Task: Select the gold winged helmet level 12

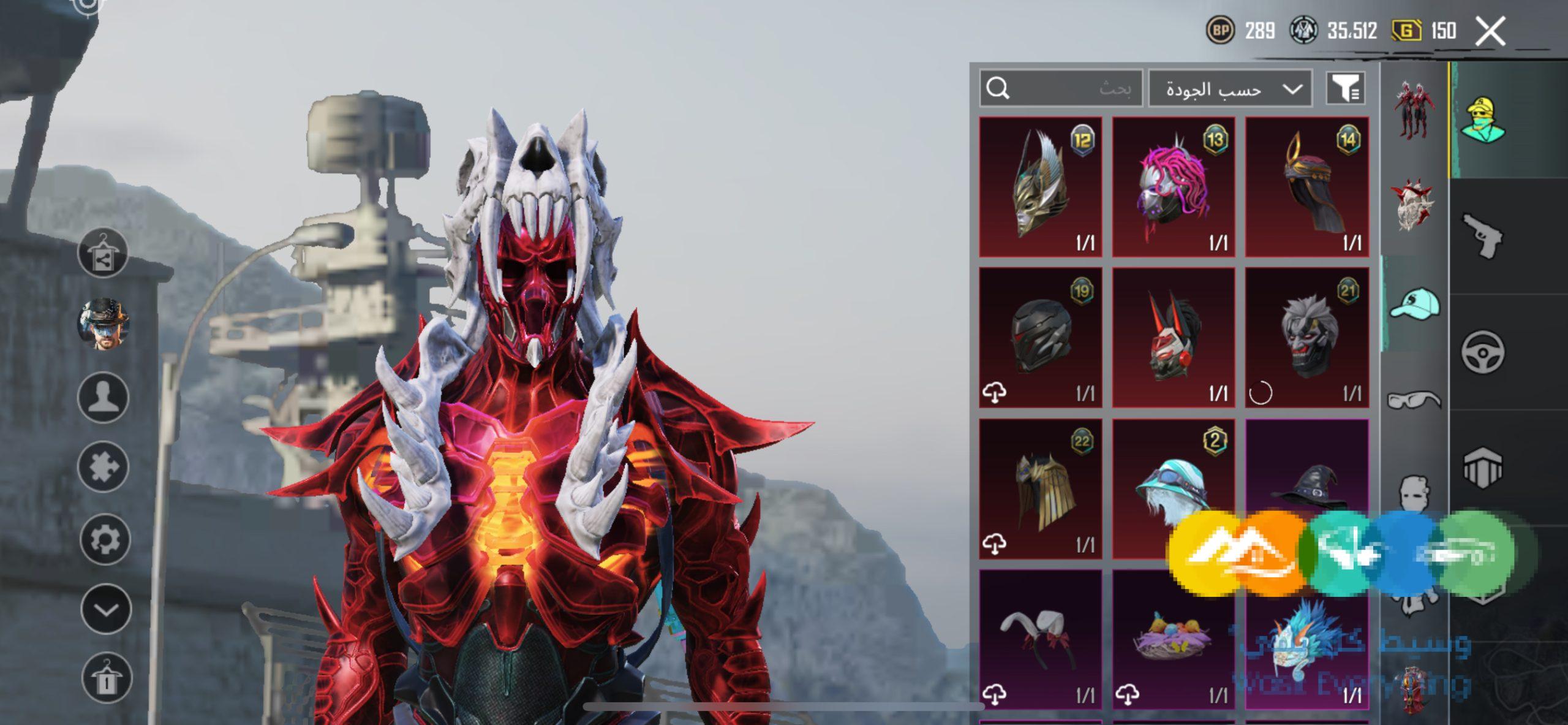Action: pos(1041,187)
